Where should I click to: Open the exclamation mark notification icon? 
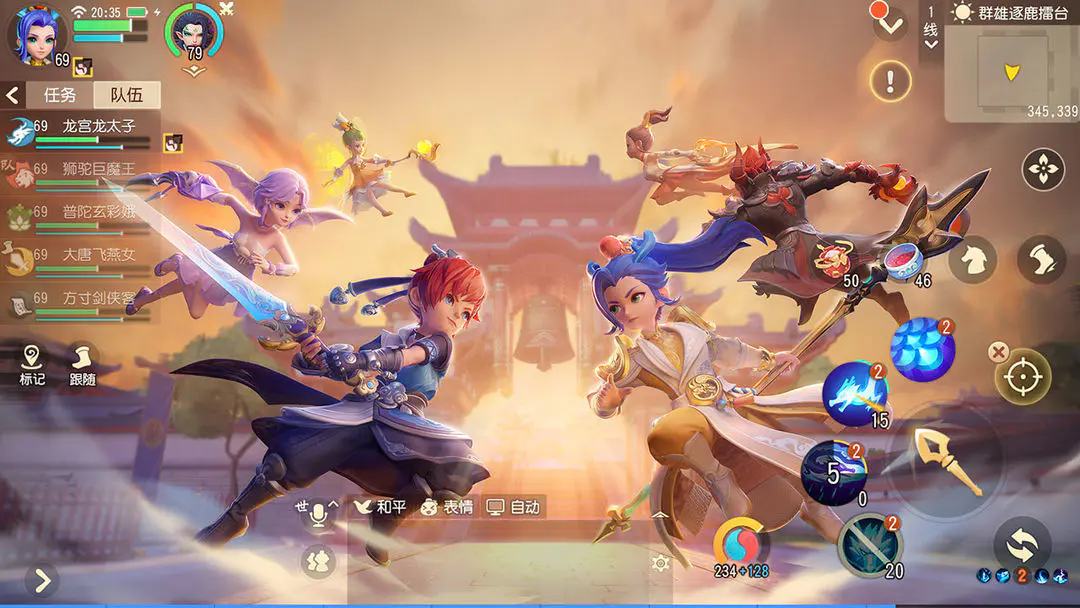[x=890, y=79]
